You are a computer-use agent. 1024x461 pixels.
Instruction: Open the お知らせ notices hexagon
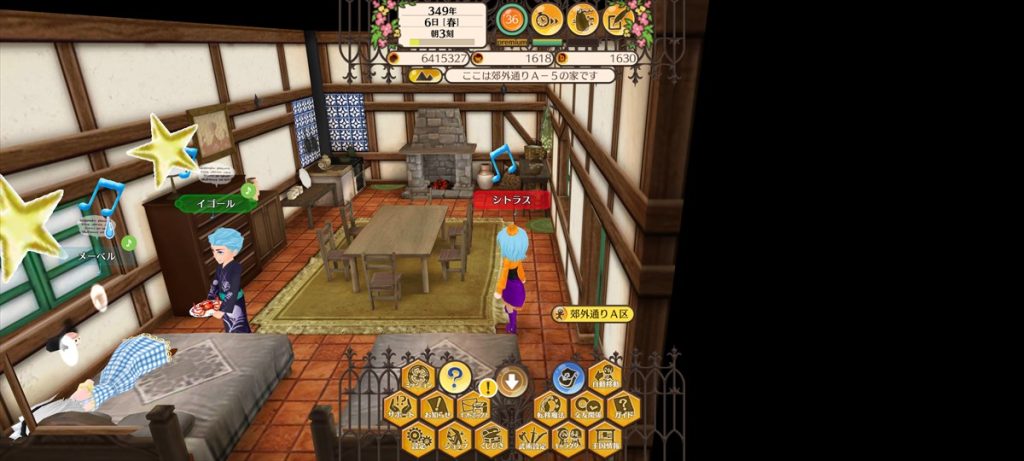tap(437, 409)
